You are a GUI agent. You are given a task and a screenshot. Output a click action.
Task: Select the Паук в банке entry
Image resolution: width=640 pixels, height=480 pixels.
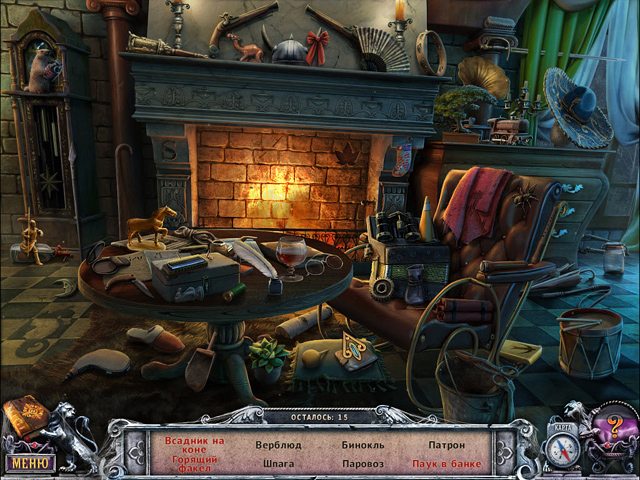click(x=447, y=464)
